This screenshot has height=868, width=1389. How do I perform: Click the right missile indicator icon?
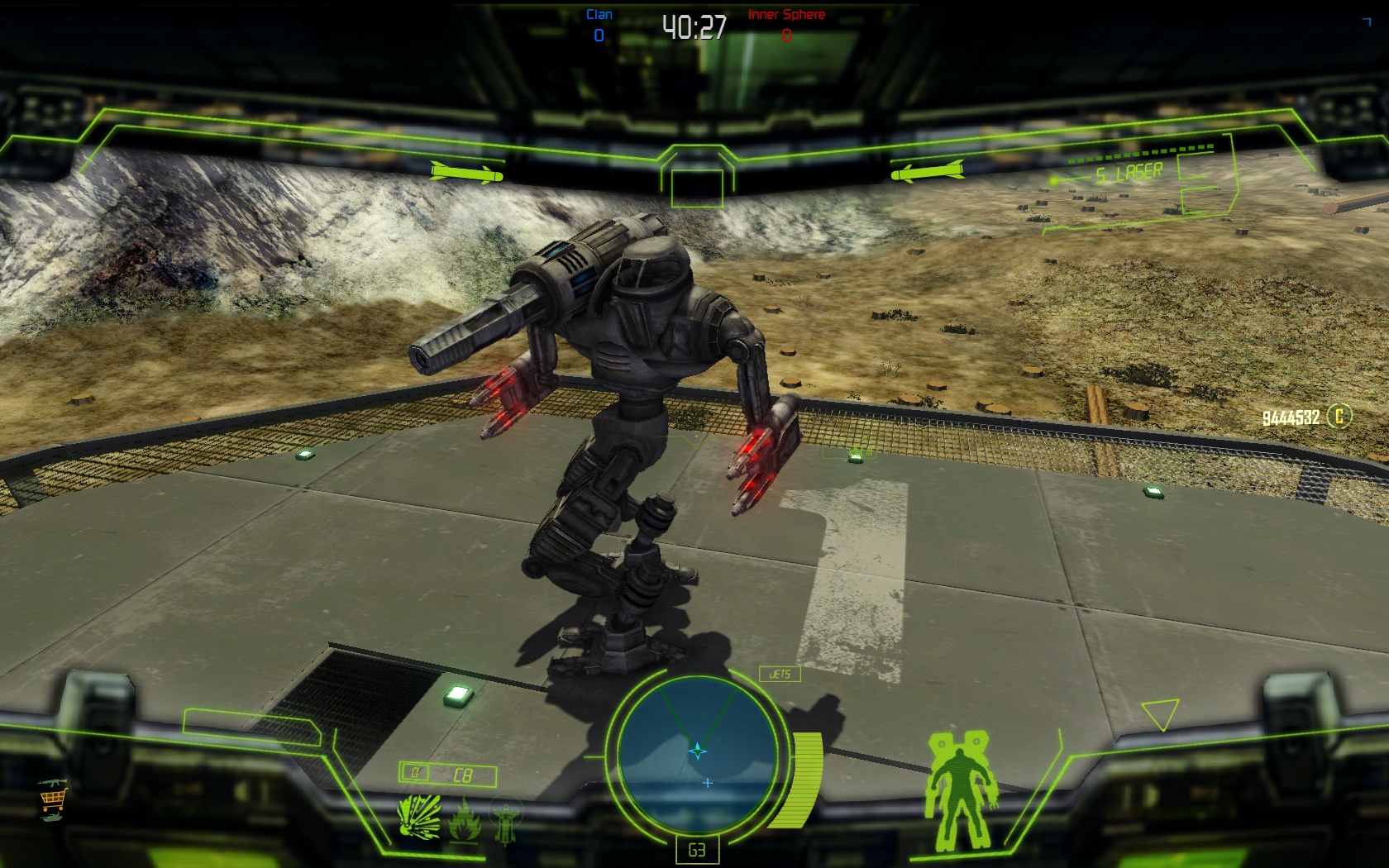tap(927, 173)
